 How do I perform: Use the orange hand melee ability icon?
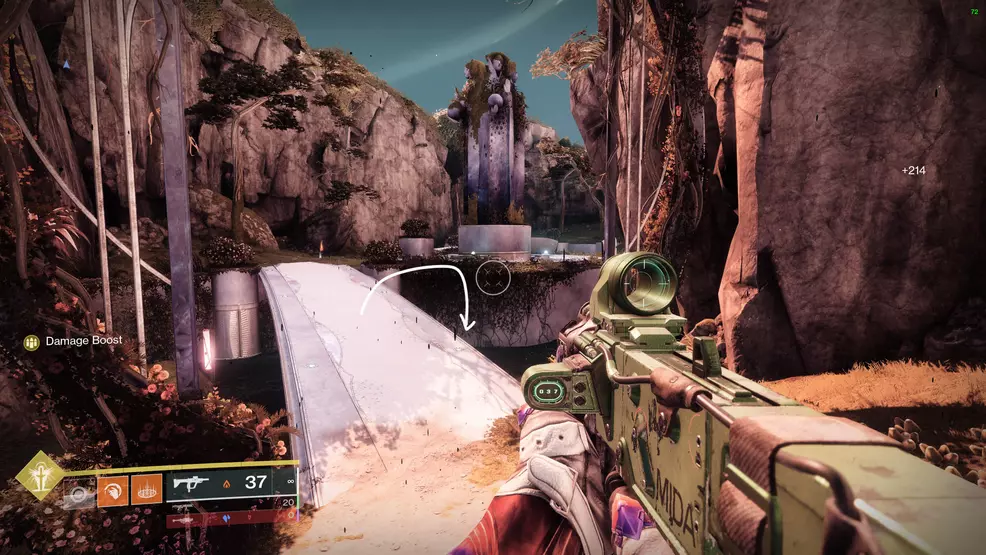click(x=111, y=489)
